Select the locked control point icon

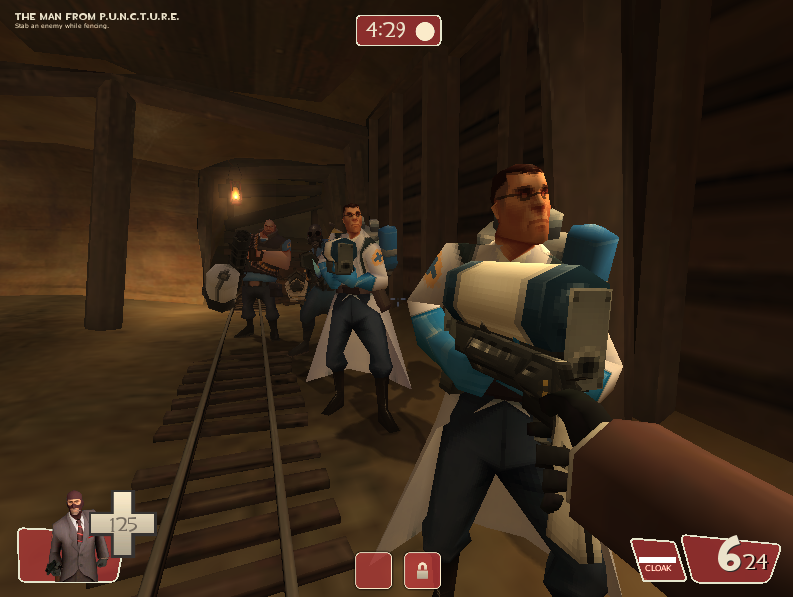[x=422, y=570]
